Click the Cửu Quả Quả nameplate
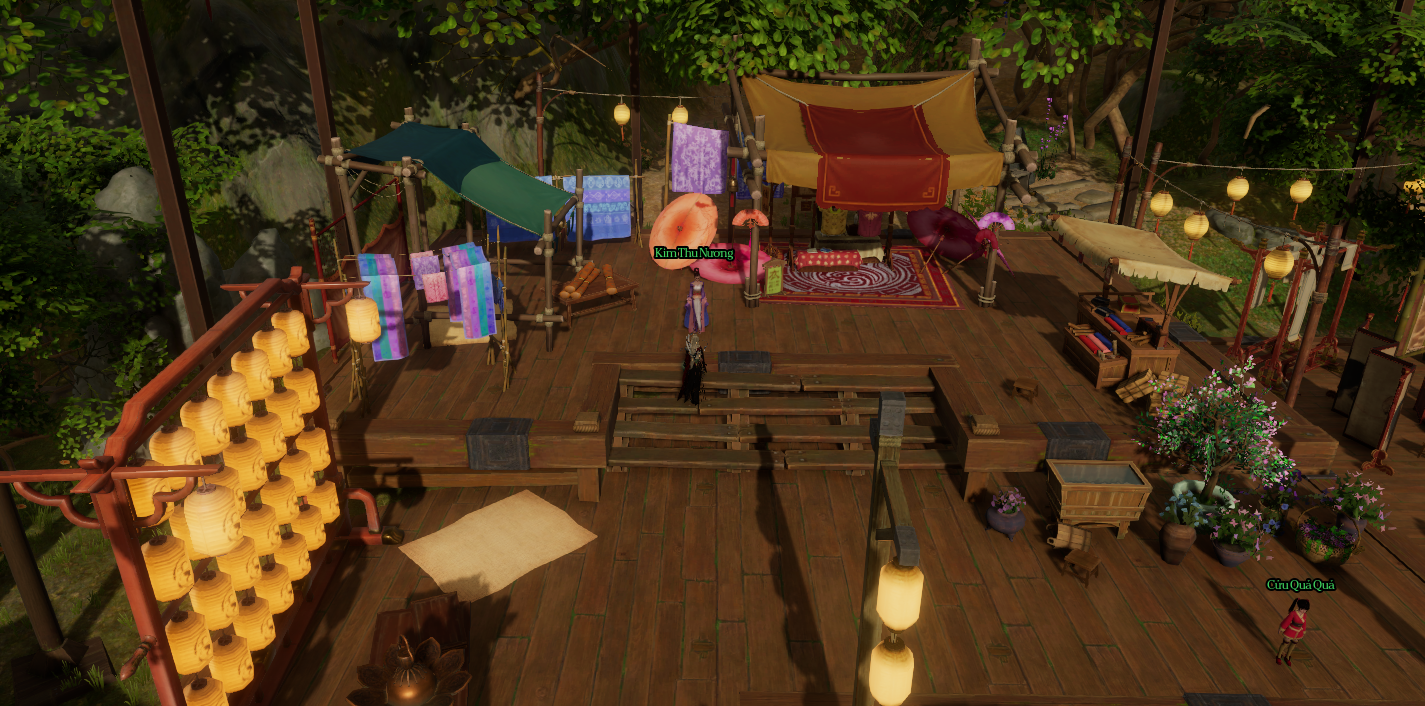Viewport: 1425px width, 706px height. tap(1300, 585)
